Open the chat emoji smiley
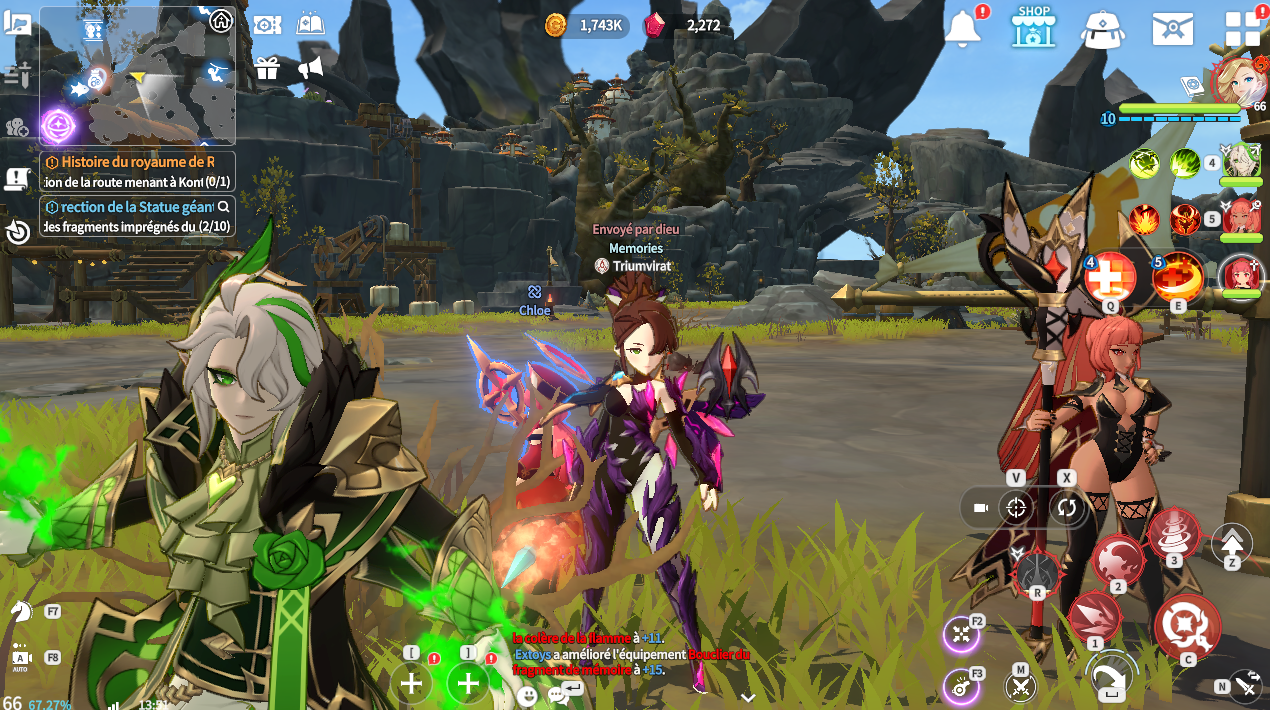Screen dimensions: 1270x710 pyautogui.click(x=528, y=694)
